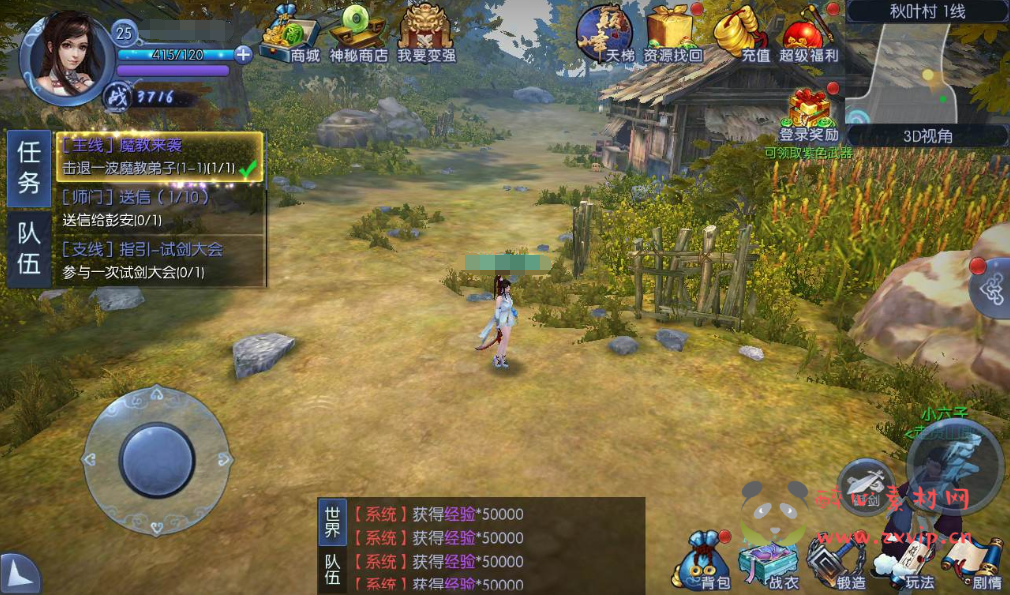Screen dimensions: 1010x595
Task: Select the 指引-试剑大会 side quest
Action: point(160,260)
